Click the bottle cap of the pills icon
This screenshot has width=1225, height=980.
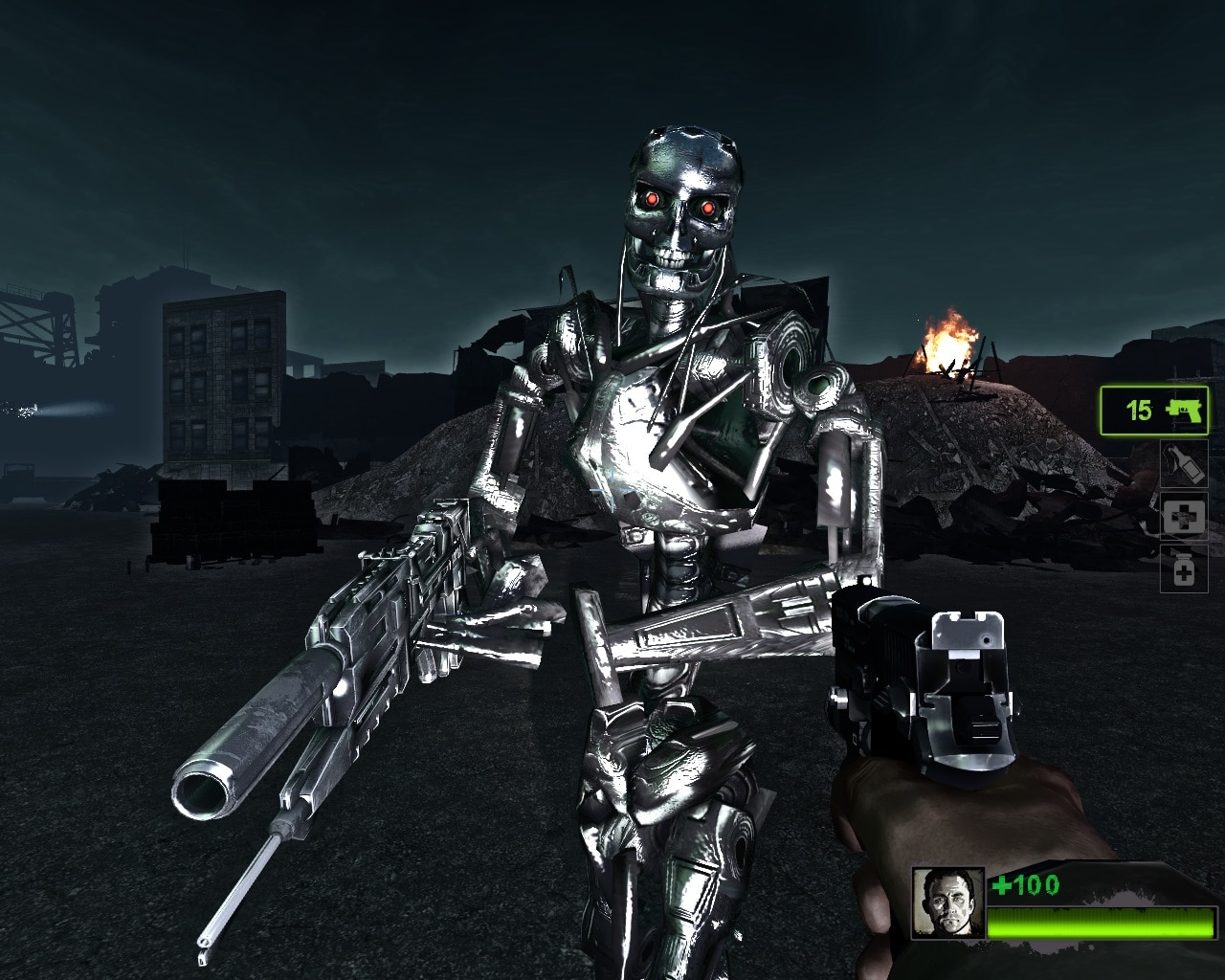1184,558
